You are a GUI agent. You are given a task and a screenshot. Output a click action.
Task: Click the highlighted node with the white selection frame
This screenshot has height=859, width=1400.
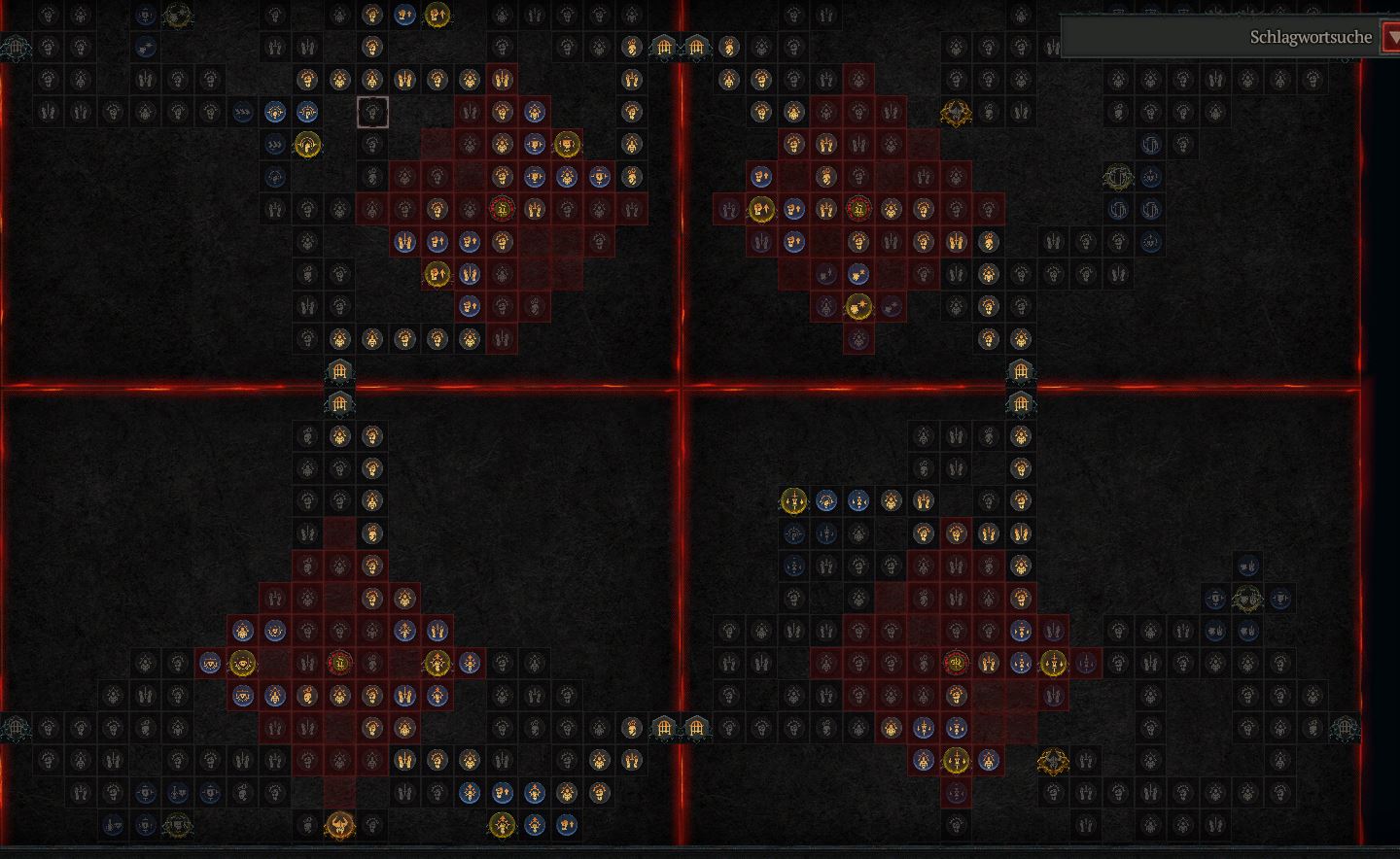click(x=374, y=112)
